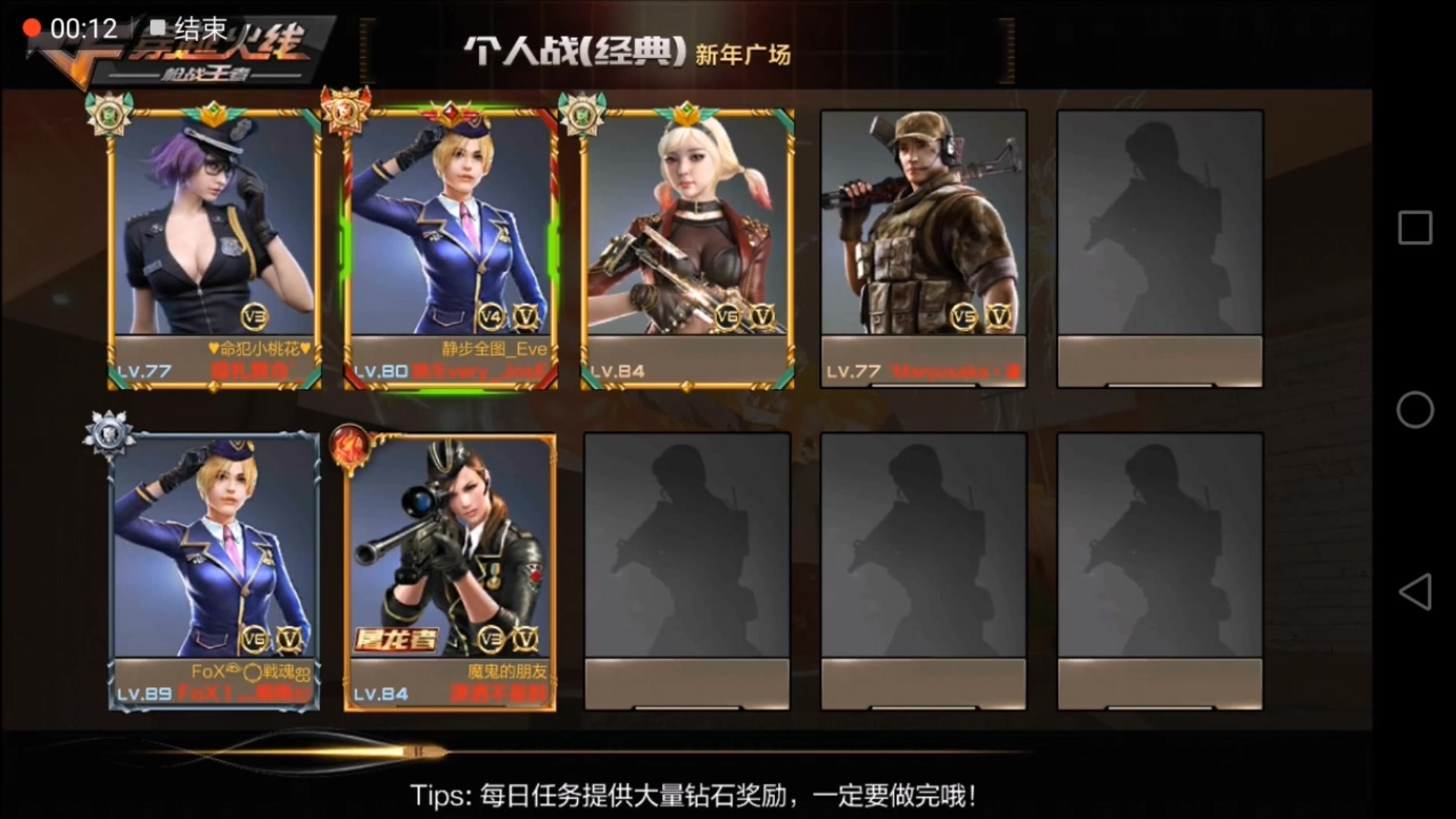Click the V8 VIP icon on FoX戰魂's card

pyautogui.click(x=256, y=639)
